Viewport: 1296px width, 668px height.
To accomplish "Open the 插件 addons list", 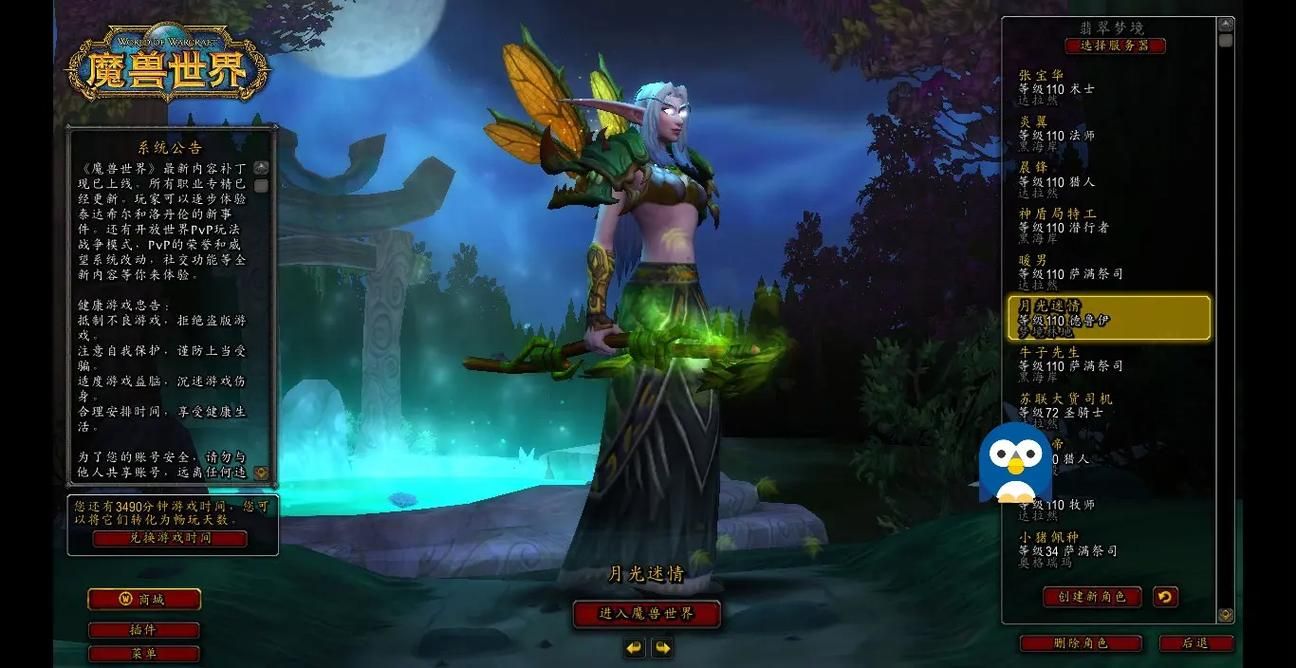I will pos(144,630).
